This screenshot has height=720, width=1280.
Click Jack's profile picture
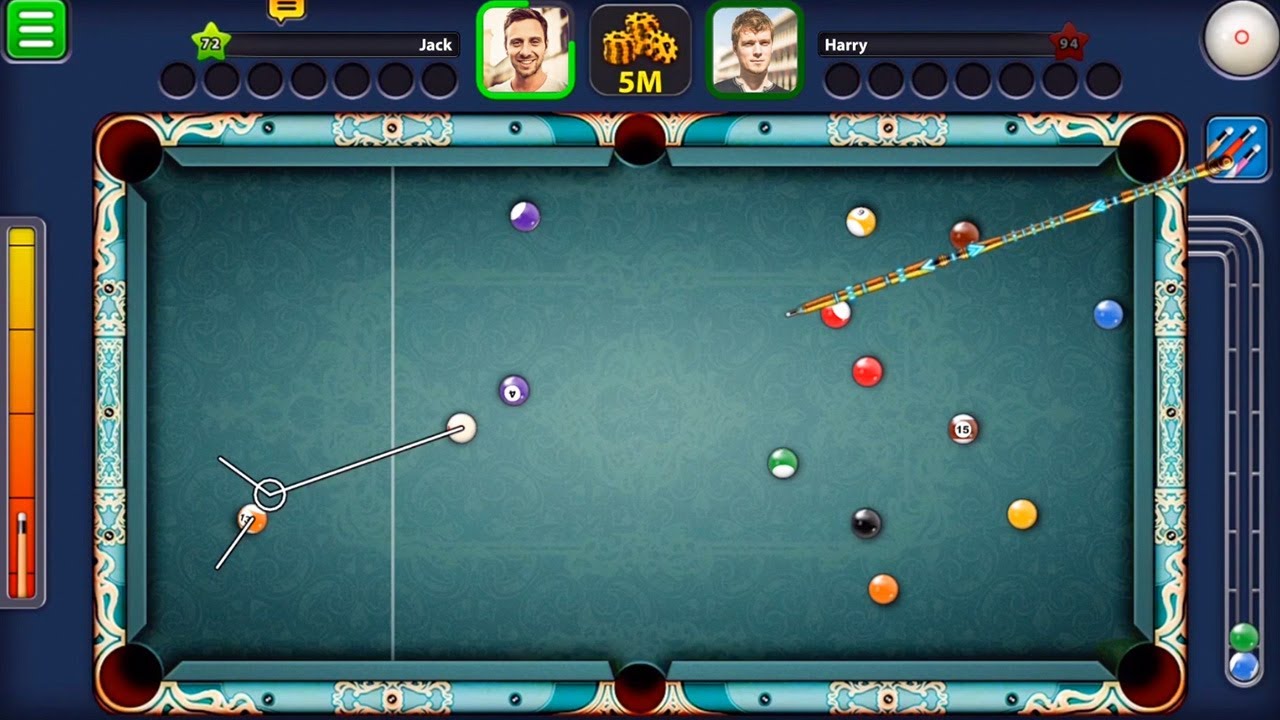(x=526, y=50)
